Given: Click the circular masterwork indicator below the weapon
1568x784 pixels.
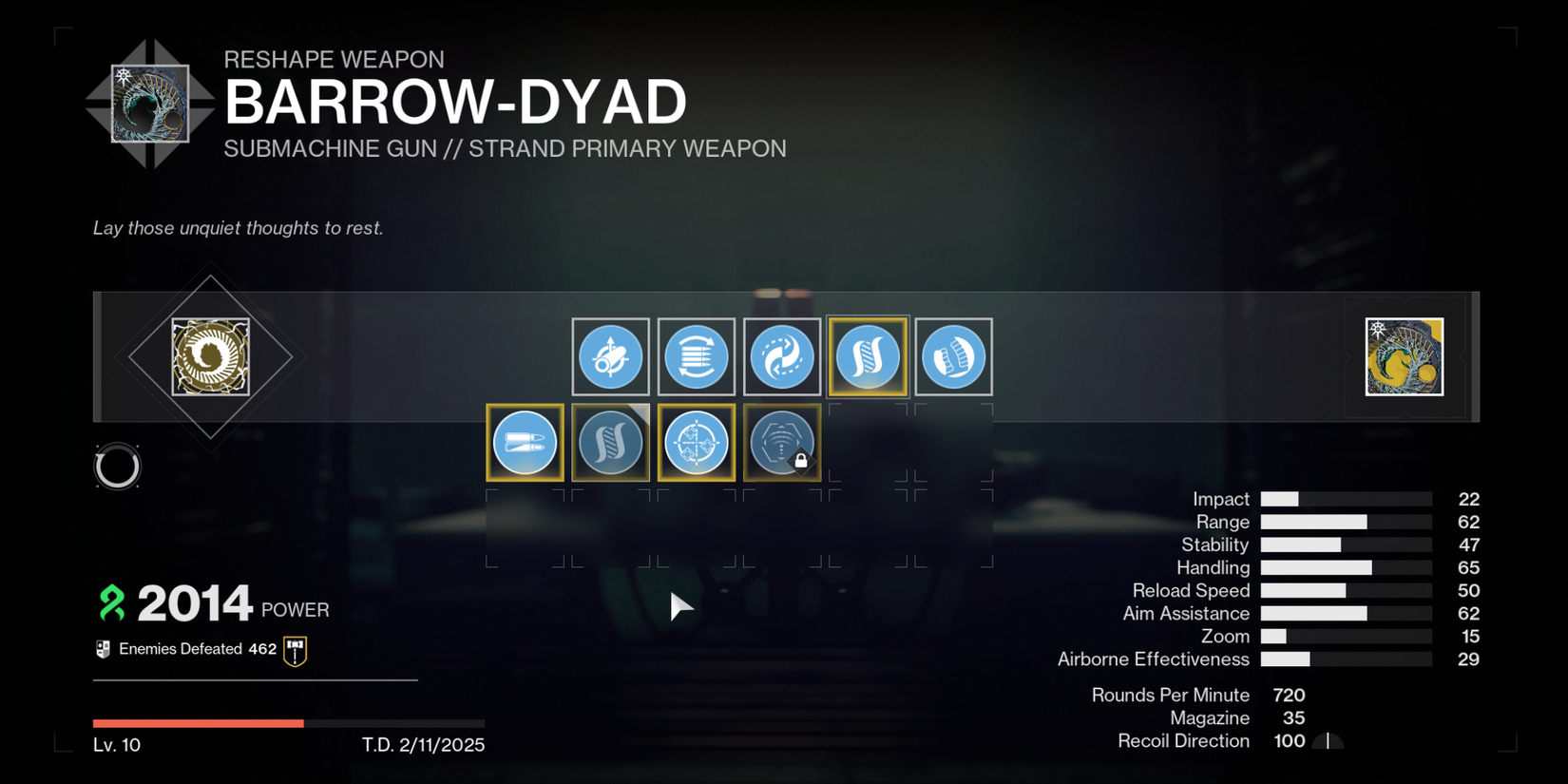Looking at the screenshot, I should [x=118, y=467].
